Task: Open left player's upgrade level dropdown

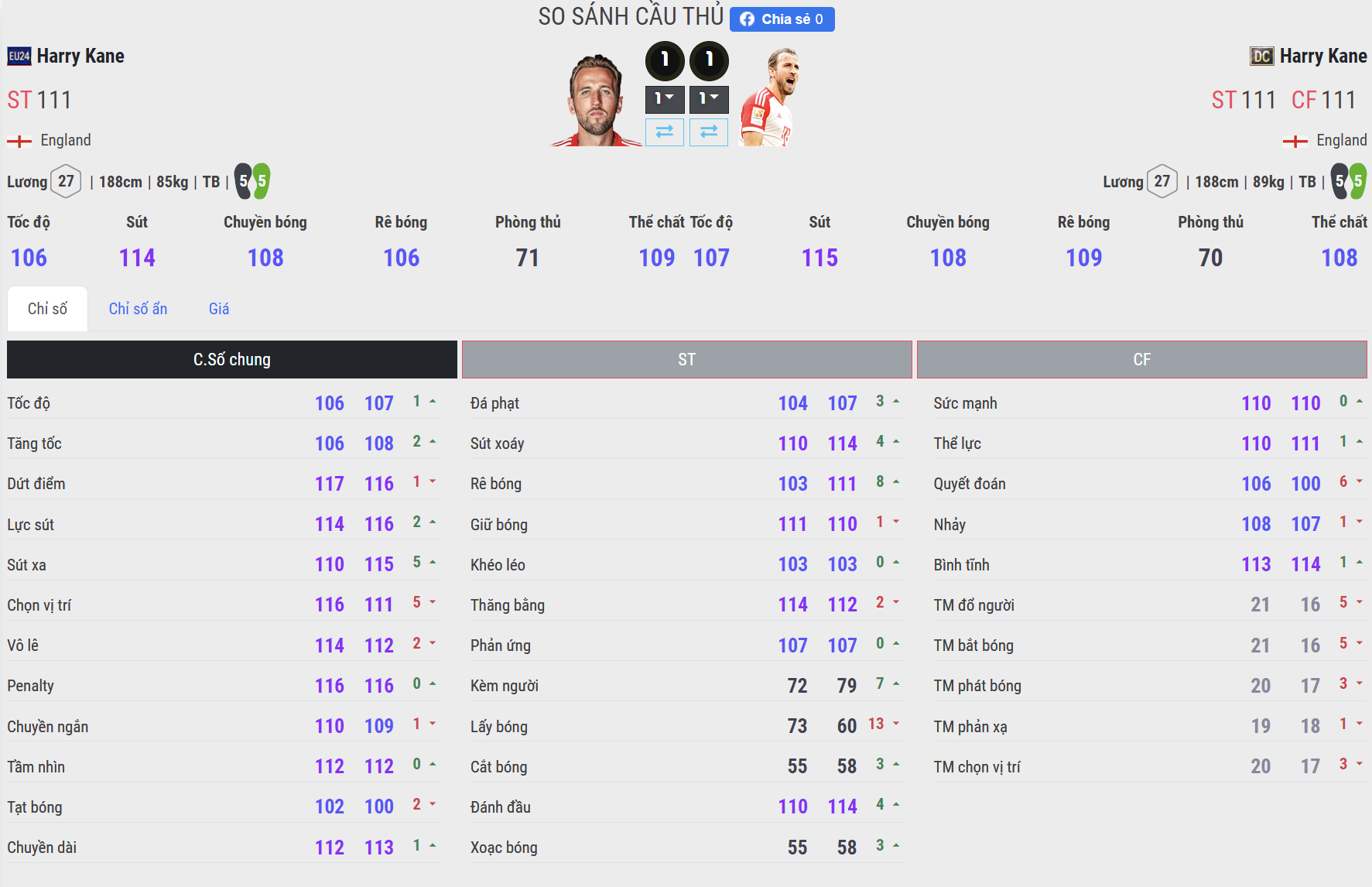Action: pos(665,99)
